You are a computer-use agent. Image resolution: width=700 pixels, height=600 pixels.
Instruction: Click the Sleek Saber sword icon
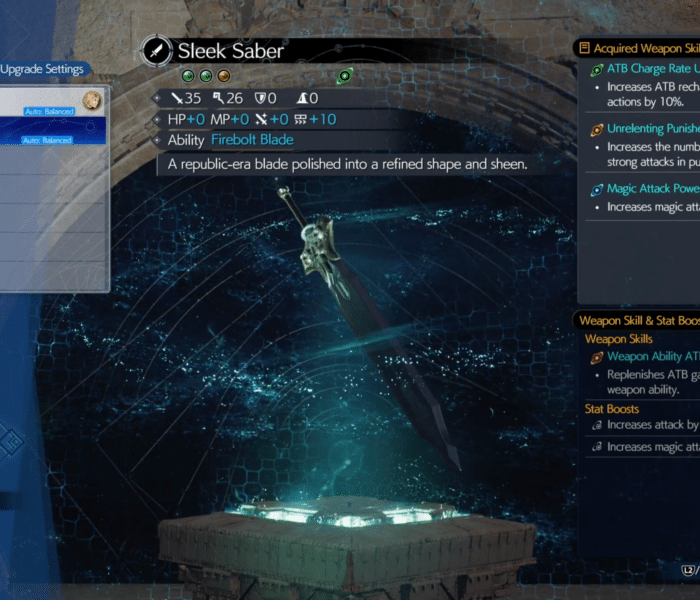click(x=157, y=50)
